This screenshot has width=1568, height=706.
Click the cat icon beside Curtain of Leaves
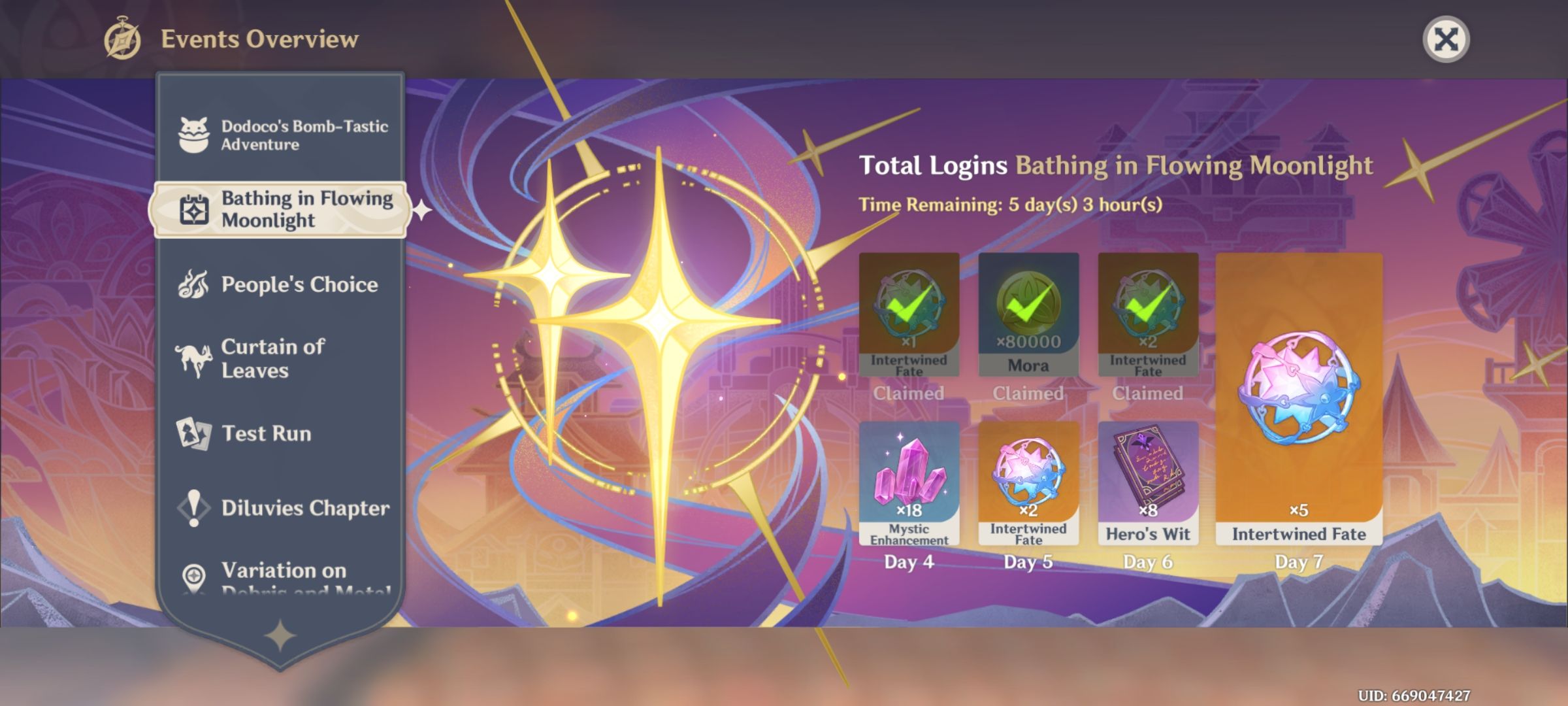pos(192,358)
